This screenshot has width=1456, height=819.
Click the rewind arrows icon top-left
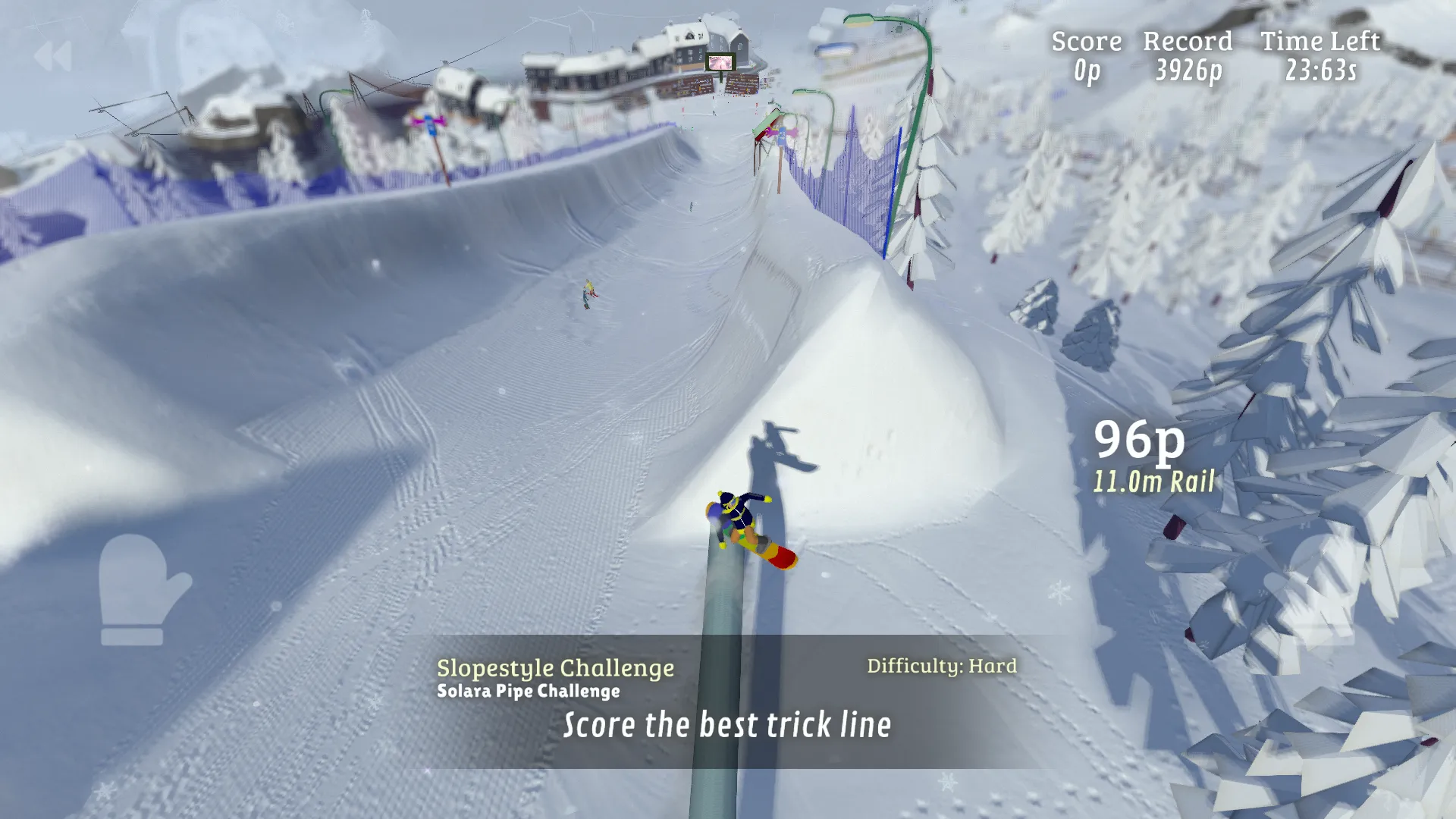[53, 55]
